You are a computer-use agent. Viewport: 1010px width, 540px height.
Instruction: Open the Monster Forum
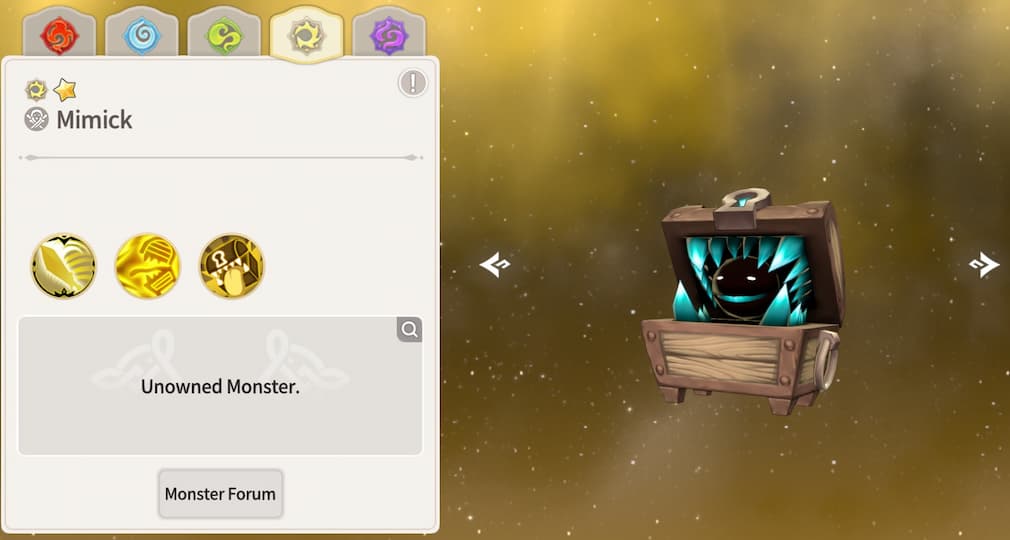(x=220, y=494)
